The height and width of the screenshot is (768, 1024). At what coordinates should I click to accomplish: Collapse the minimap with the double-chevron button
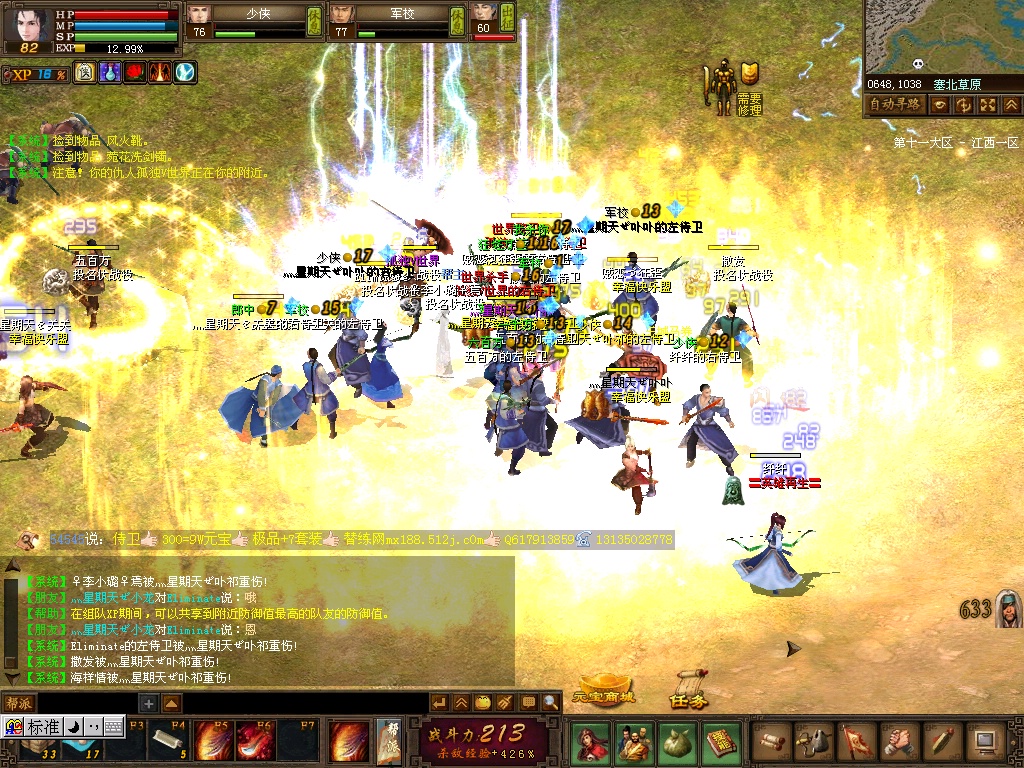[x=1011, y=104]
